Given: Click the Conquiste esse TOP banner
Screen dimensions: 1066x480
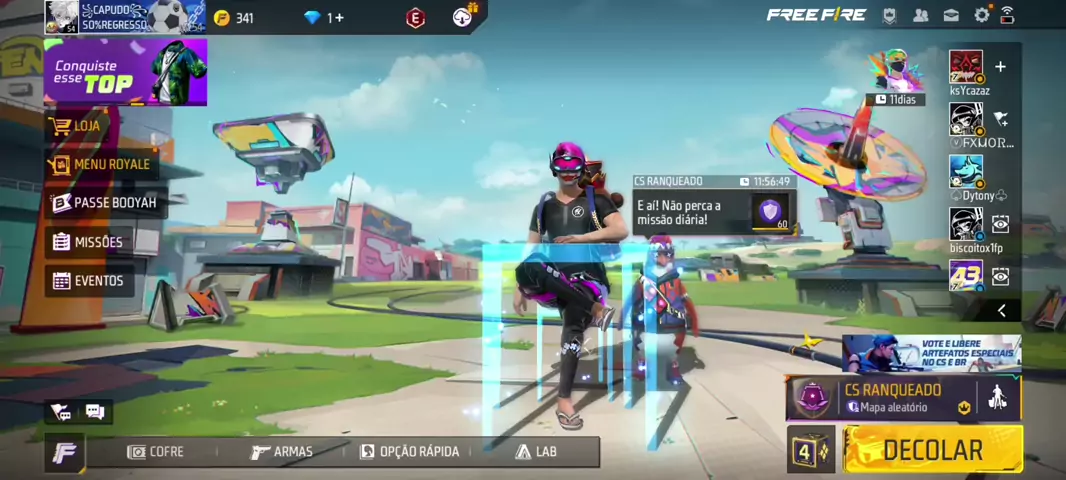Looking at the screenshot, I should pos(125,73).
